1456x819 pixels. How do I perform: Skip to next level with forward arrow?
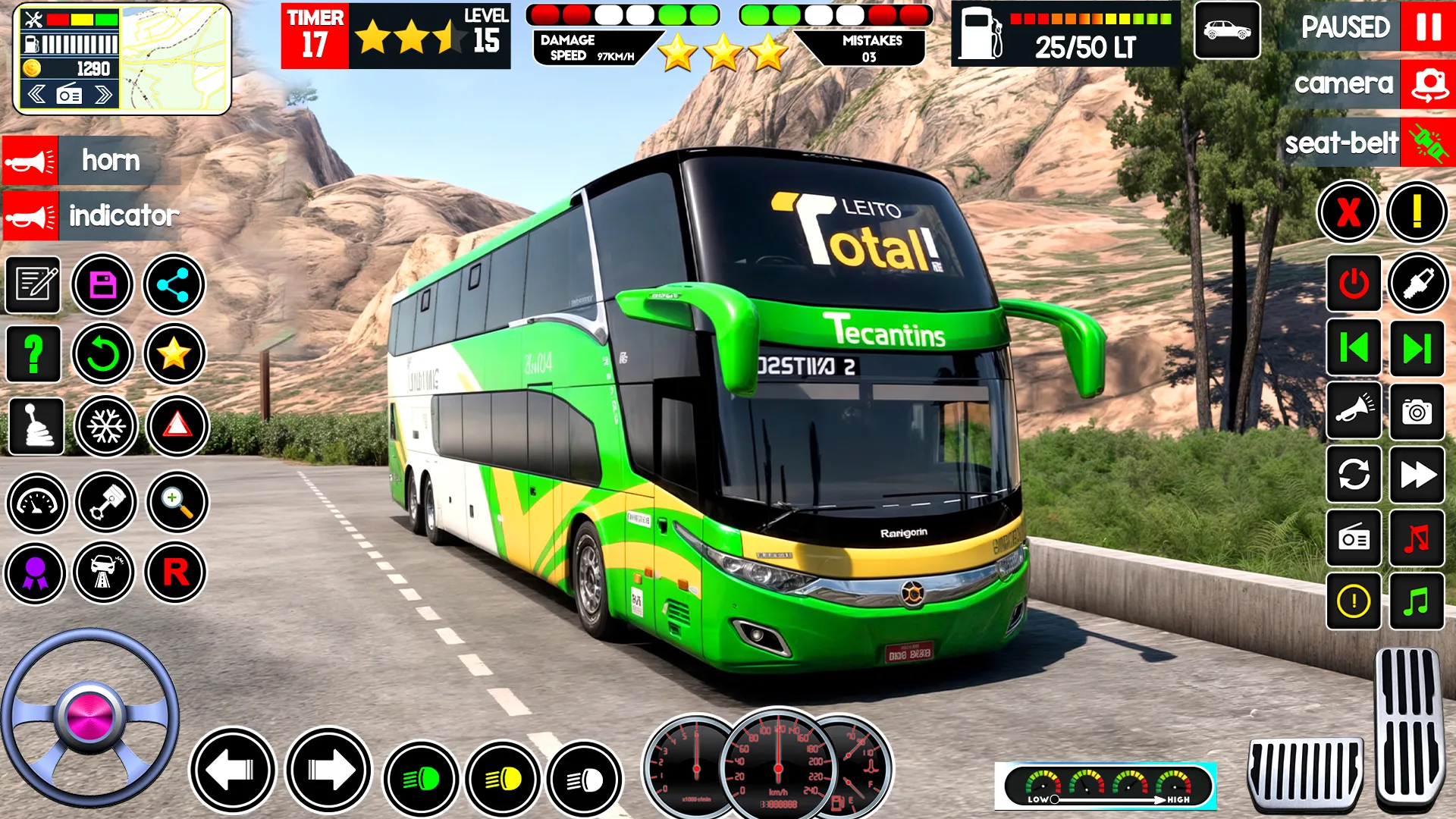(x=1418, y=350)
